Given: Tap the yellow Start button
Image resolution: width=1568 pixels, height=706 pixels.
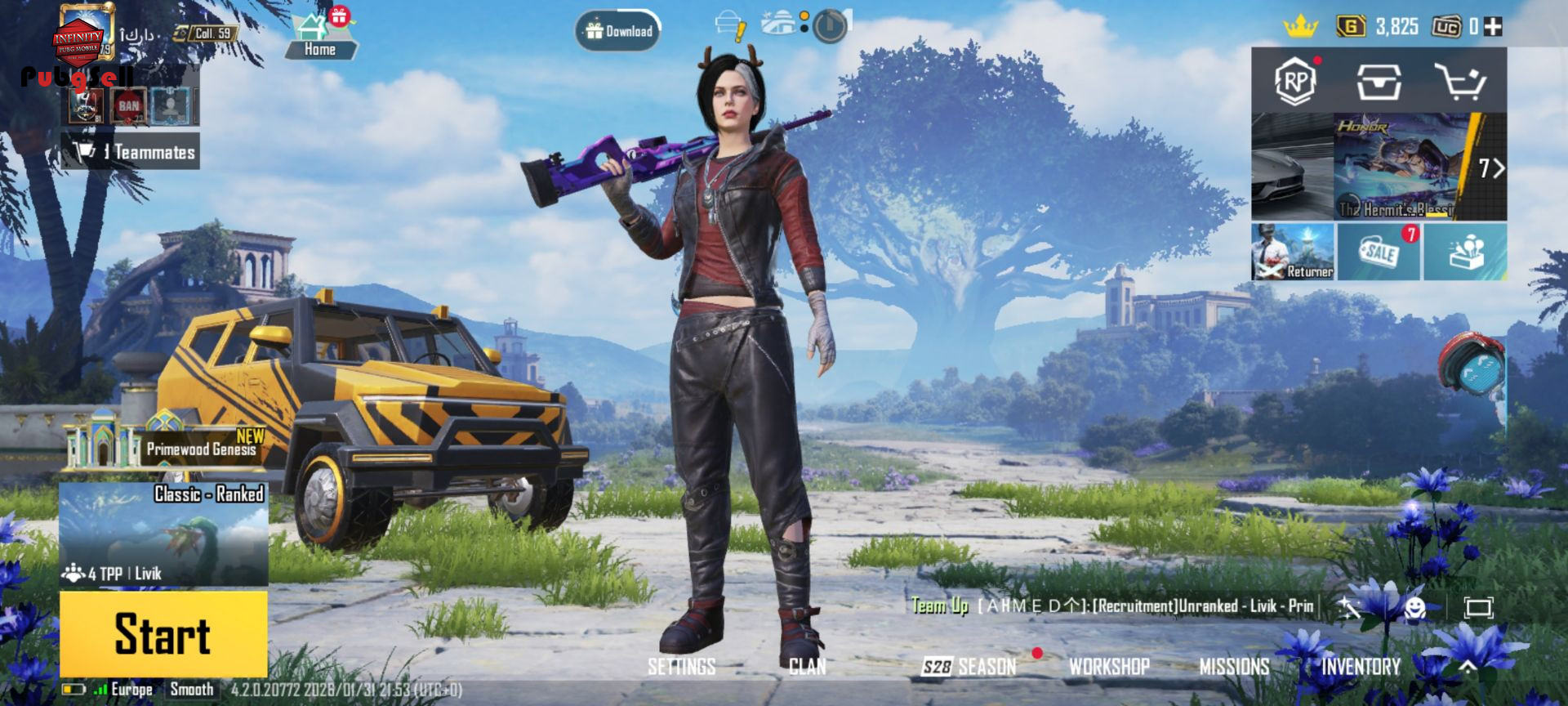Looking at the screenshot, I should 163,634.
